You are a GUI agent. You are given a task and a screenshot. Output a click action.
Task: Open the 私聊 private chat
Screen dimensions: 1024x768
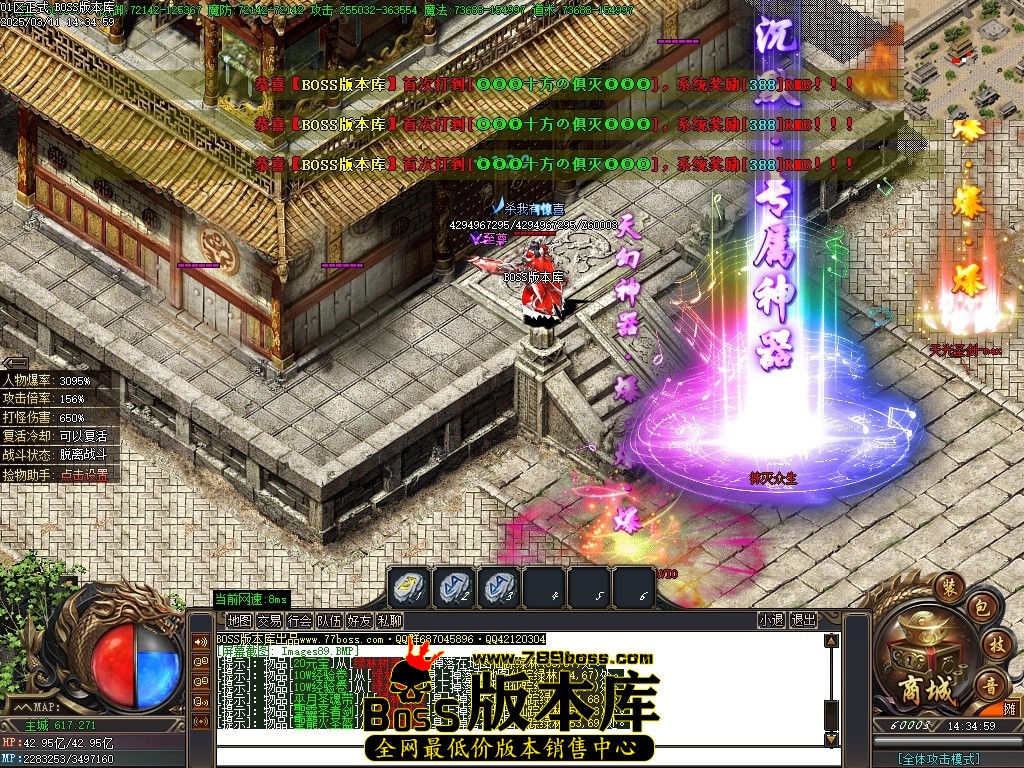[x=389, y=621]
